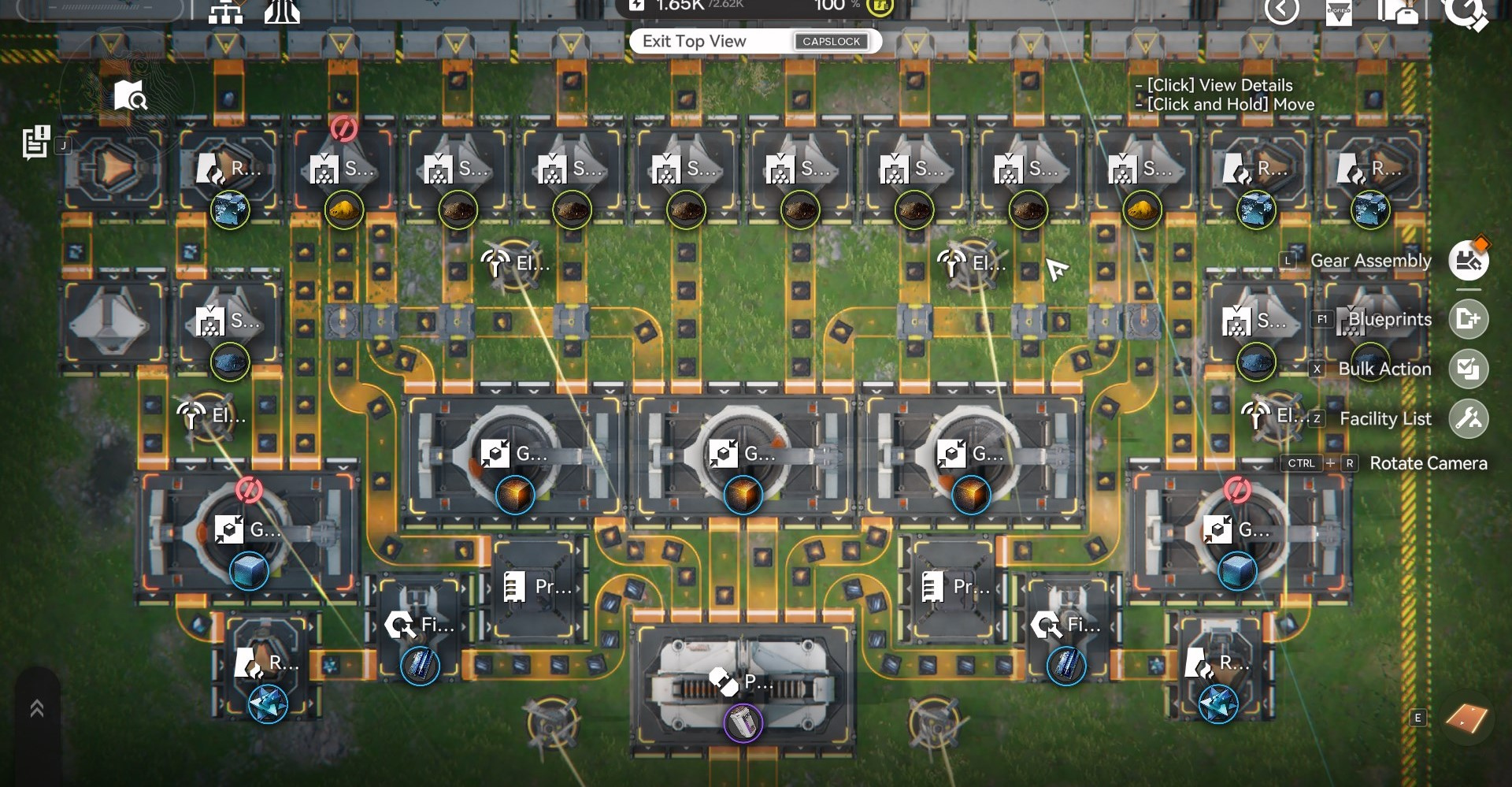Open the task log icon with exclamation mark
The image size is (1512, 787).
tap(36, 142)
